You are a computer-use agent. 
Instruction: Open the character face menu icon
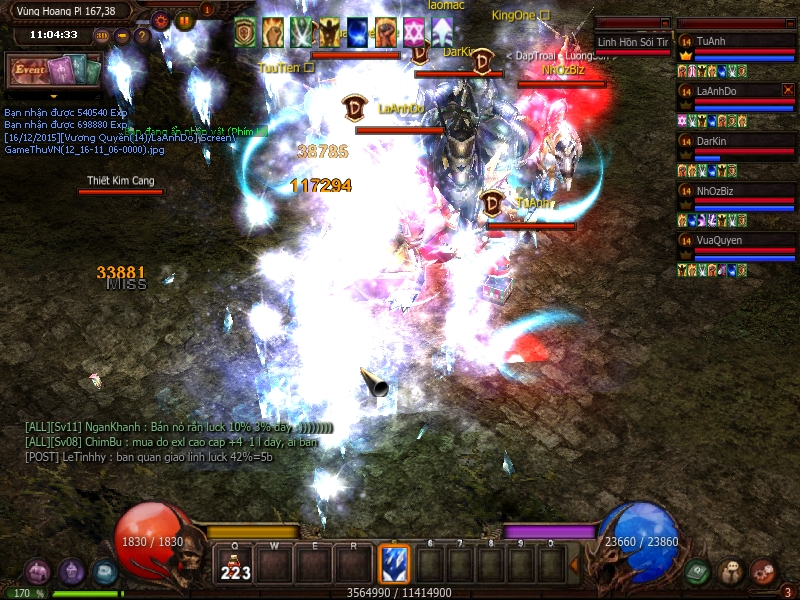click(x=731, y=571)
